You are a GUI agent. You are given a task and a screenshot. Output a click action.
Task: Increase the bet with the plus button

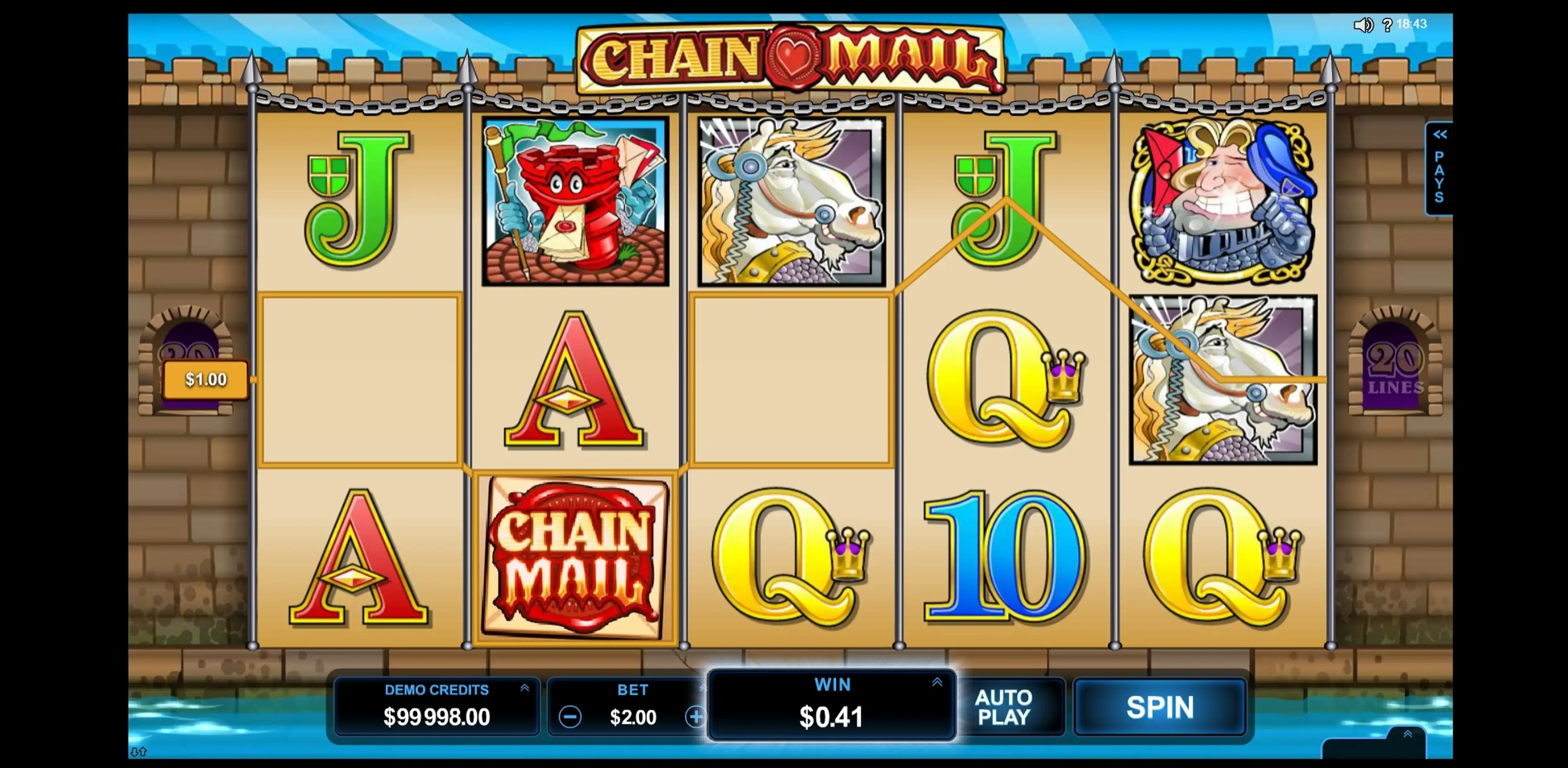[x=695, y=717]
